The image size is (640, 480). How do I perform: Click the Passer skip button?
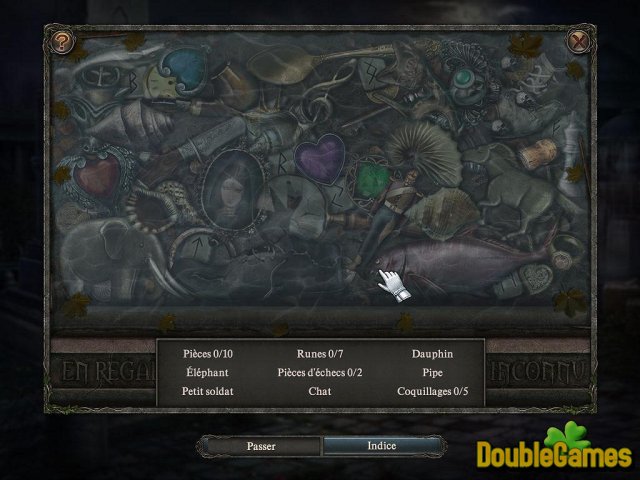point(260,446)
